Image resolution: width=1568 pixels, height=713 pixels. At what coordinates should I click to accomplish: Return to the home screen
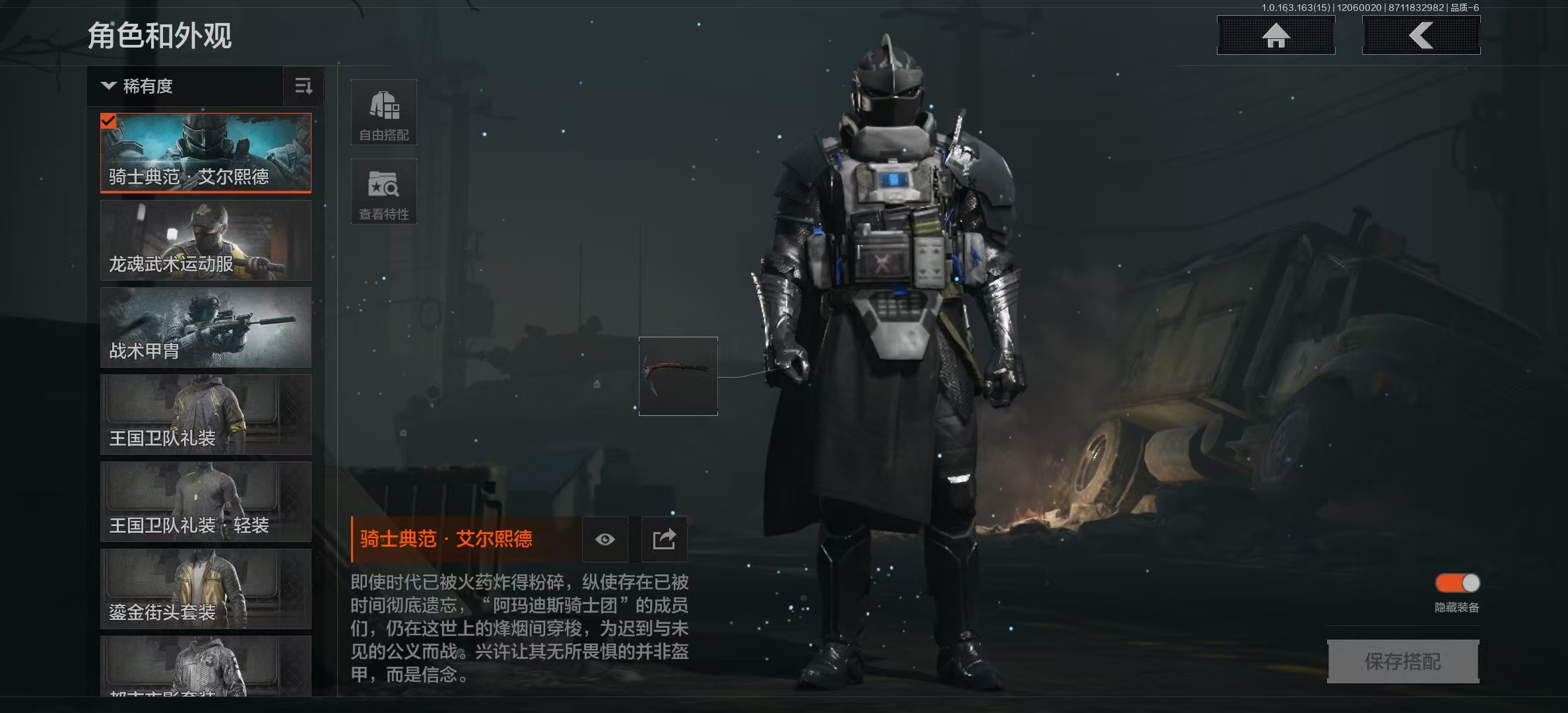point(1276,36)
